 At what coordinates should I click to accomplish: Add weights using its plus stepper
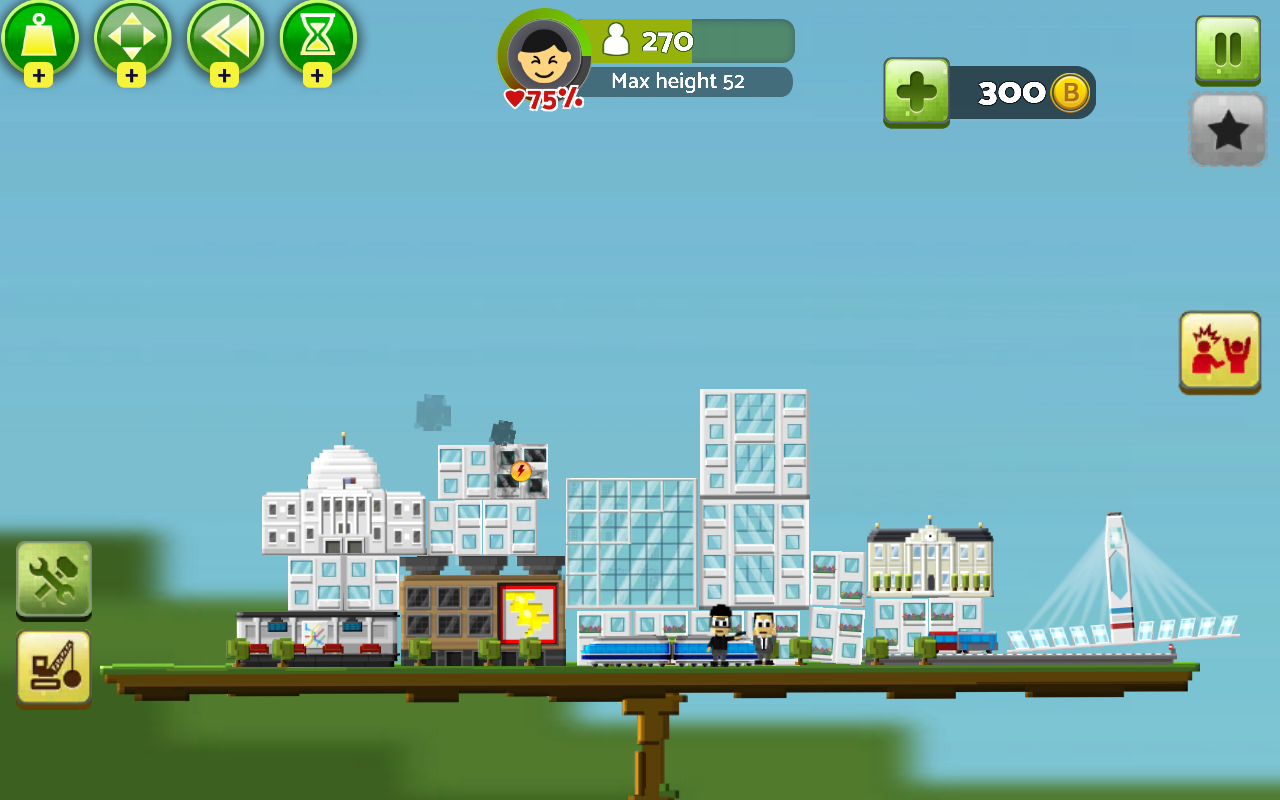(x=41, y=75)
